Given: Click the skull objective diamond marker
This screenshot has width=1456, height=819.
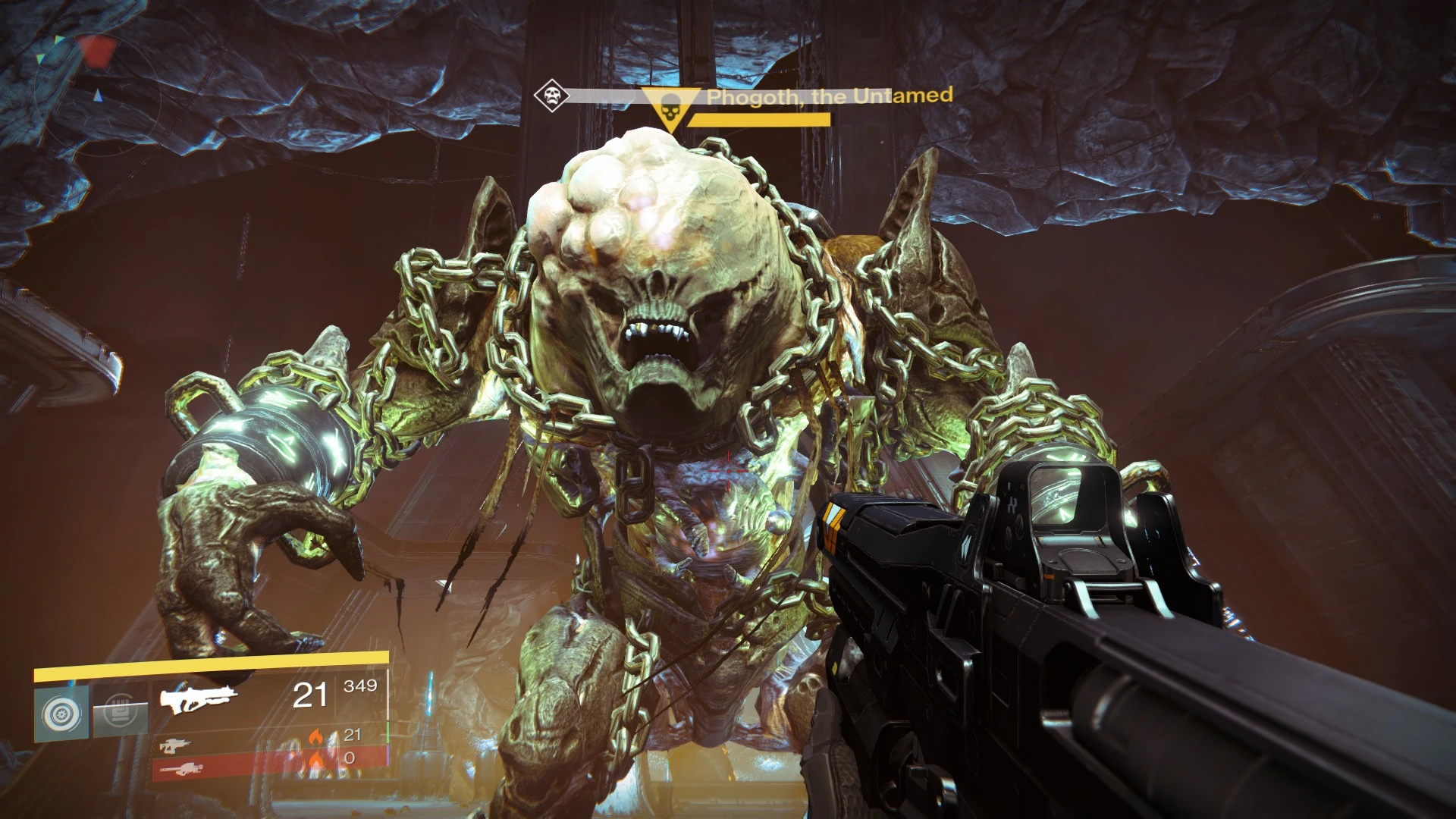Looking at the screenshot, I should pyautogui.click(x=551, y=96).
